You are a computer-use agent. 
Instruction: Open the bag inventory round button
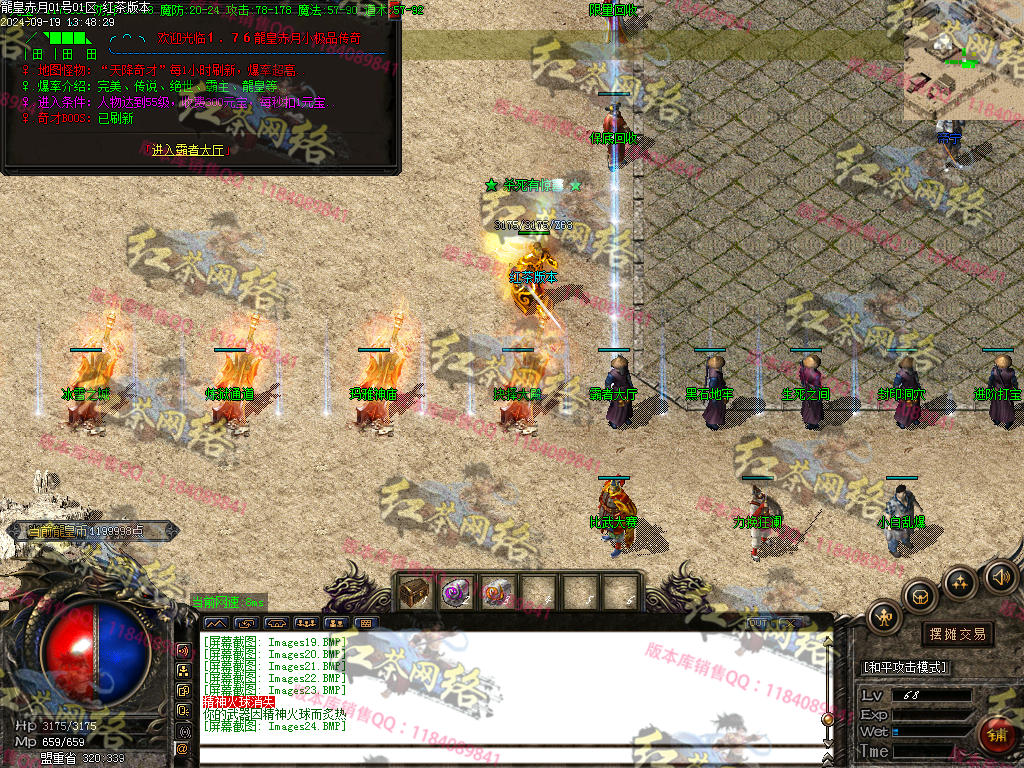pyautogui.click(x=920, y=597)
